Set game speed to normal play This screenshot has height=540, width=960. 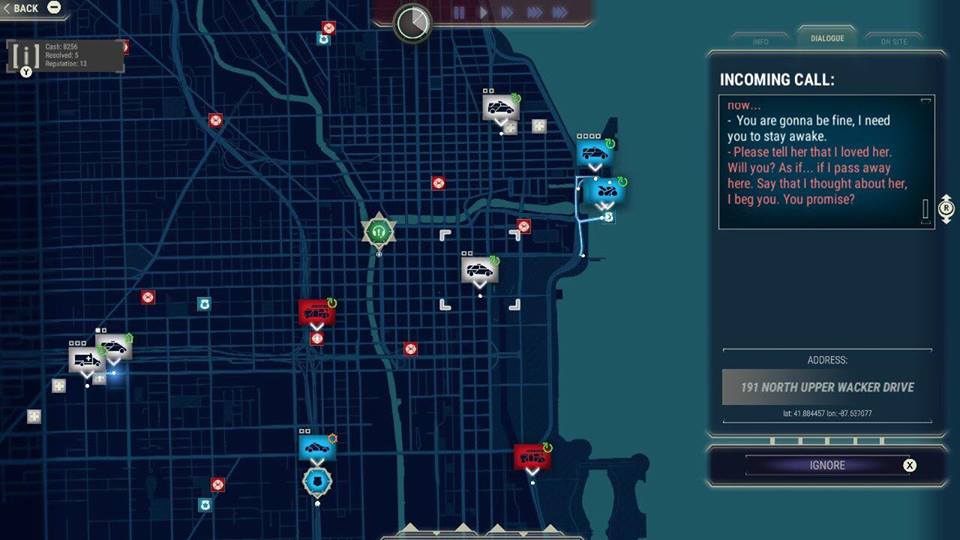(483, 13)
